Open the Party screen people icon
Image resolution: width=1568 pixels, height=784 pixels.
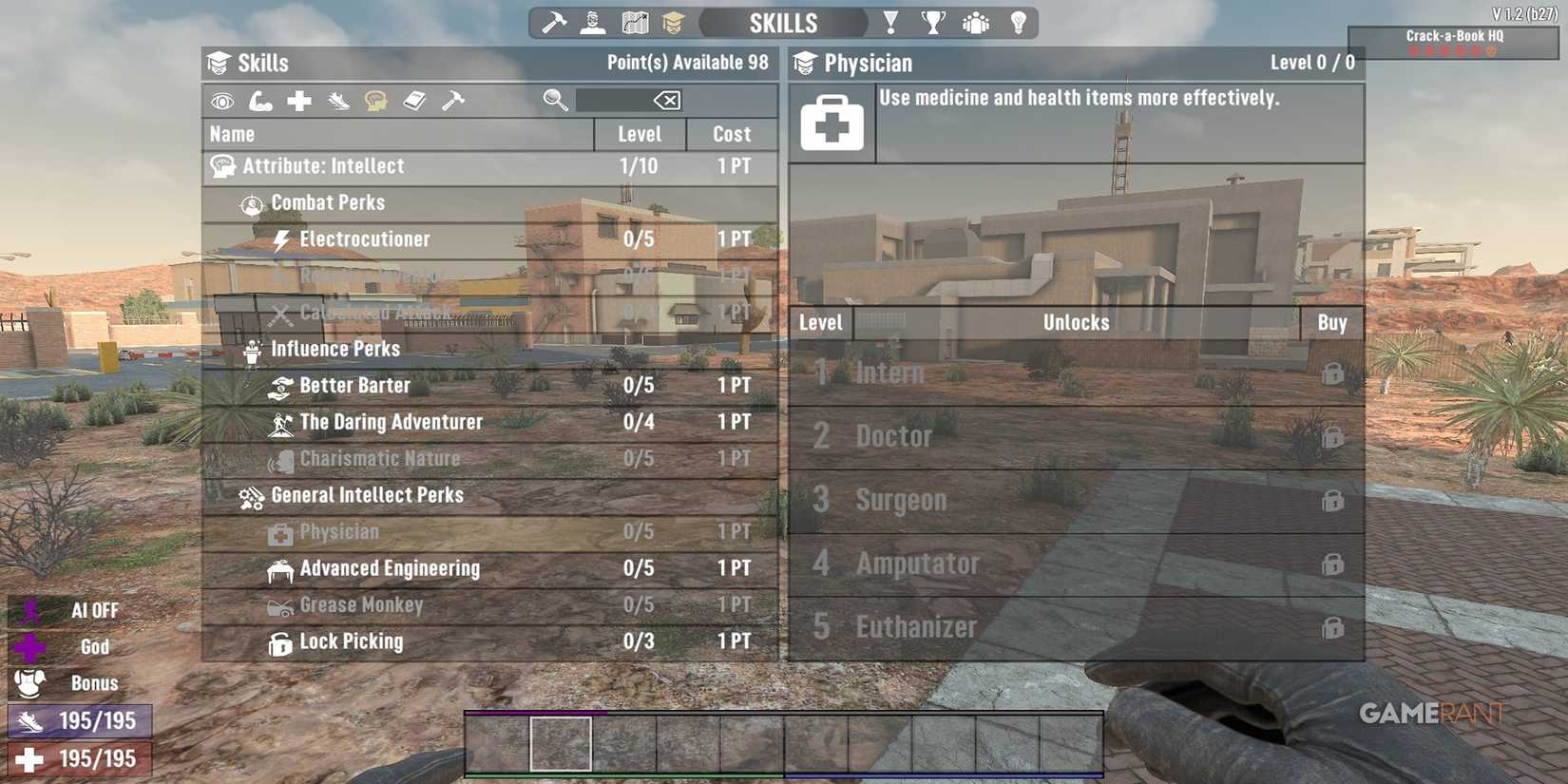click(x=974, y=21)
